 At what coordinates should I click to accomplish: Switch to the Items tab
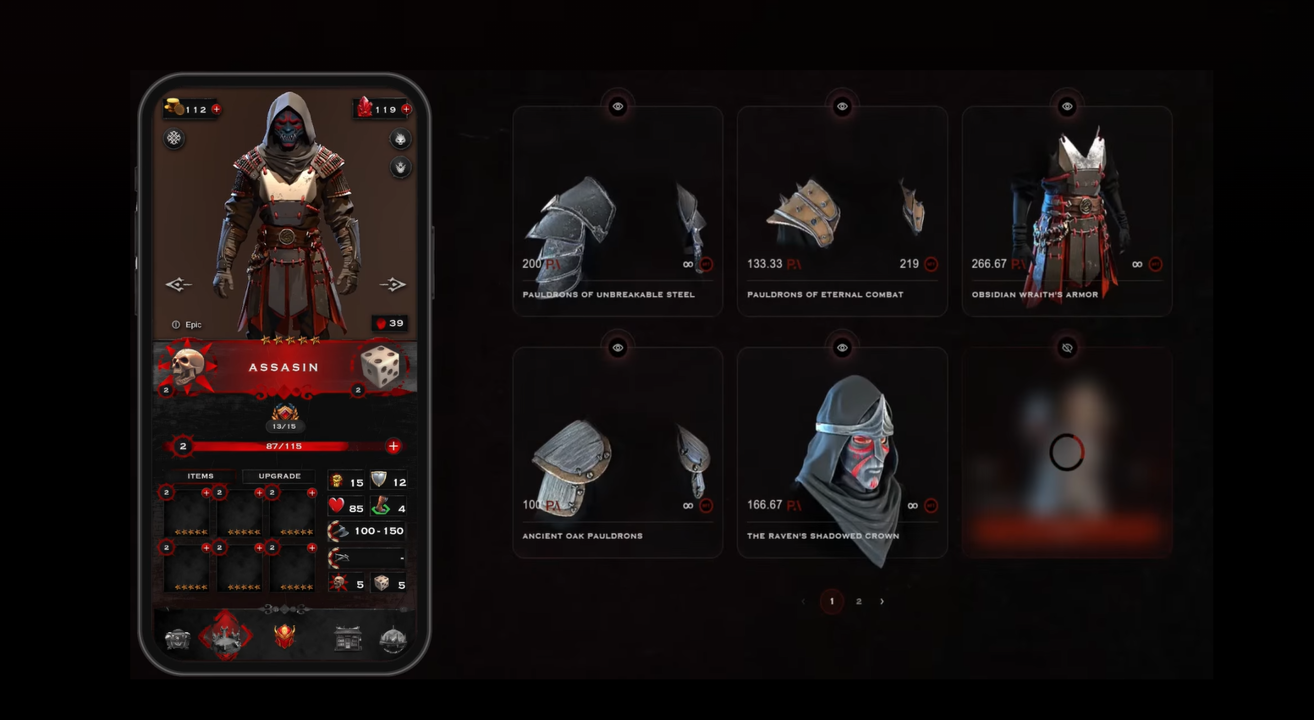(x=200, y=476)
